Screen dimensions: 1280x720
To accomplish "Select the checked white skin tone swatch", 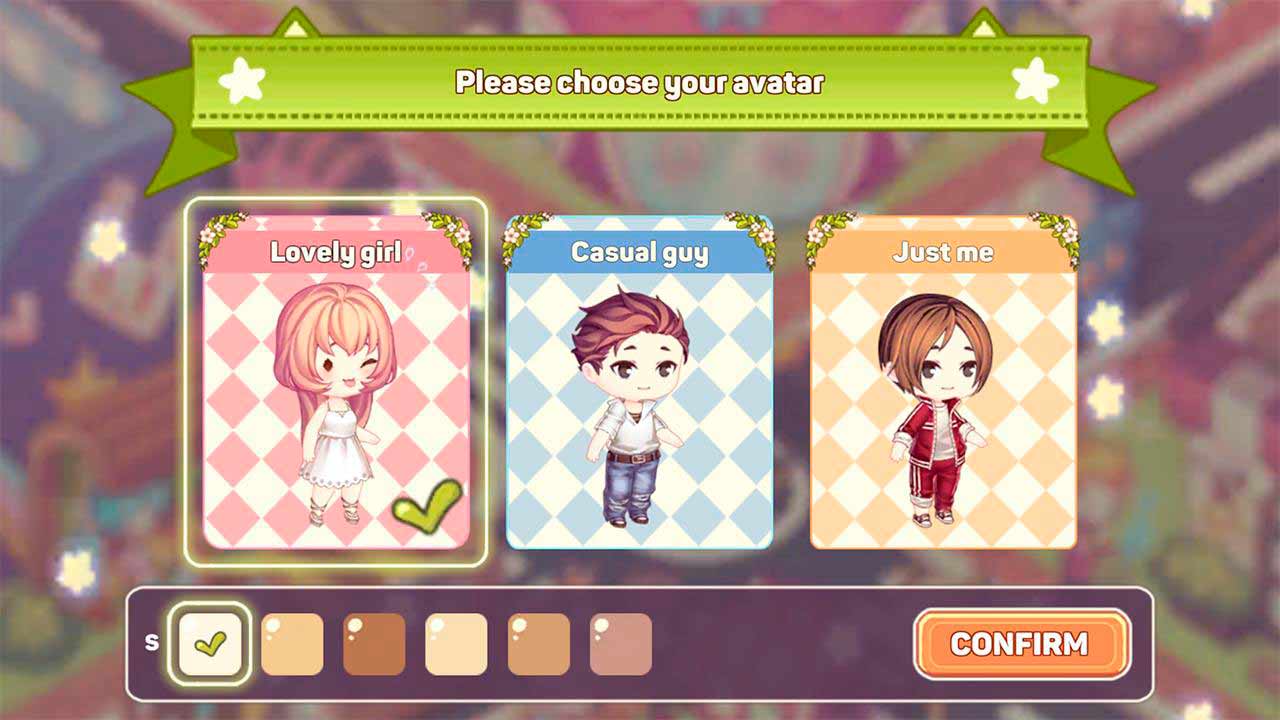I will coord(210,644).
